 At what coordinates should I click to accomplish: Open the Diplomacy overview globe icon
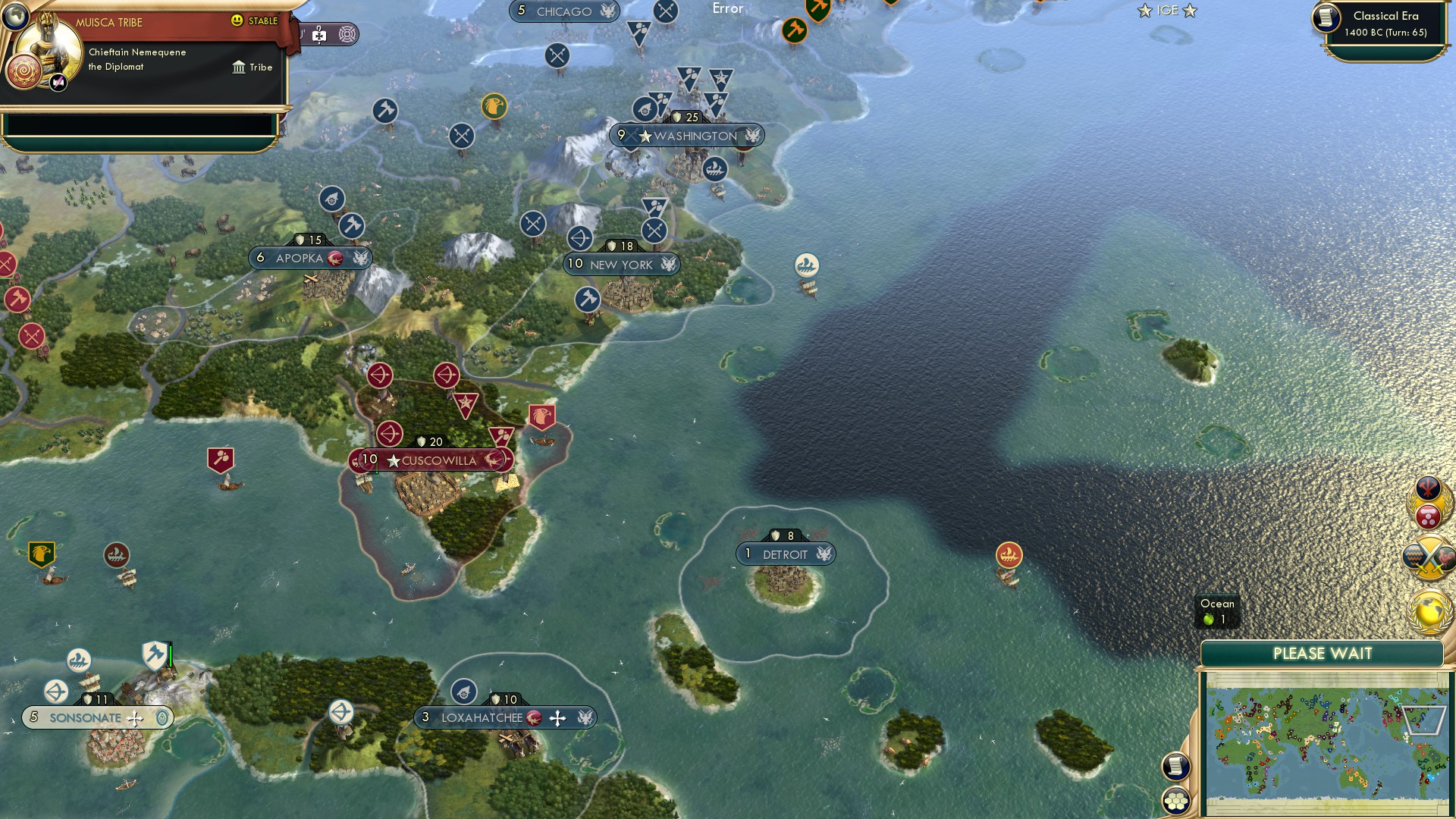(1428, 610)
